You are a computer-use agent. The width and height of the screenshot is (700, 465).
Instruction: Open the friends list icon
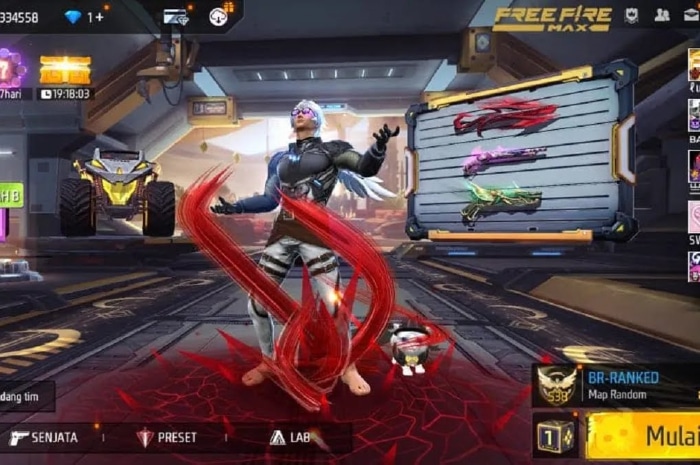[662, 15]
